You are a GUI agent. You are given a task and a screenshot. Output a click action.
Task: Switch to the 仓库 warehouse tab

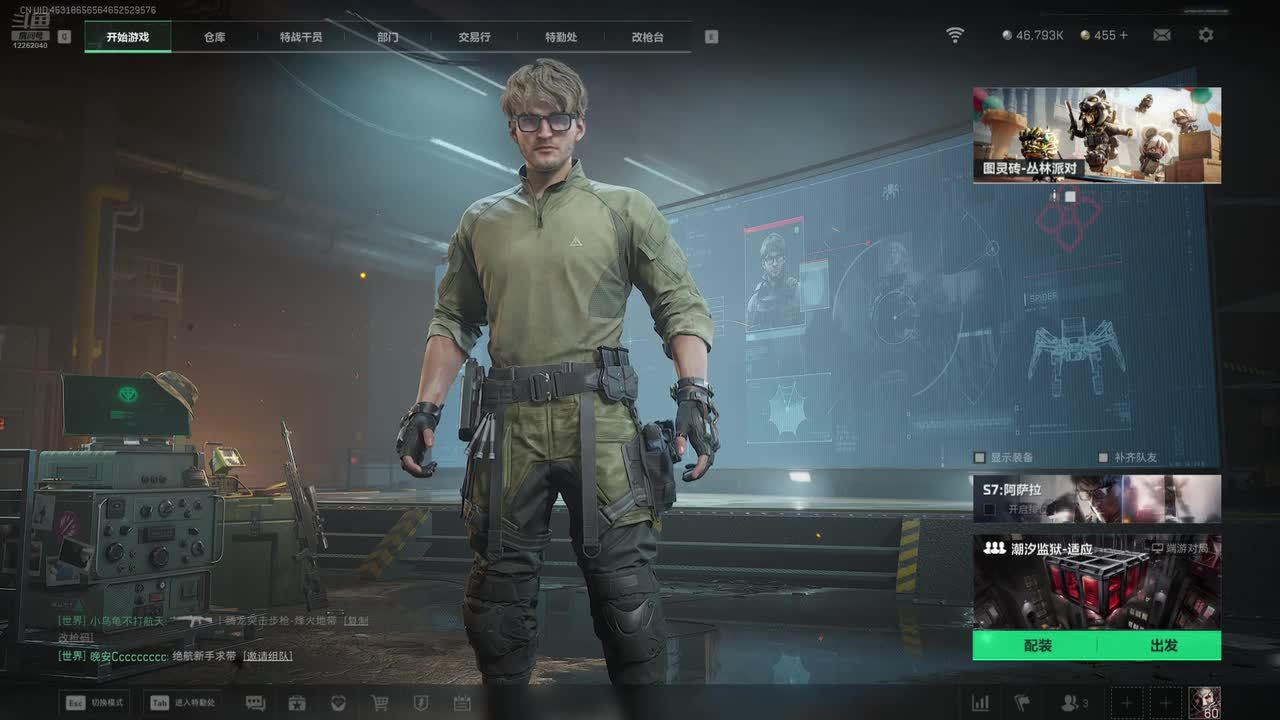tap(214, 37)
